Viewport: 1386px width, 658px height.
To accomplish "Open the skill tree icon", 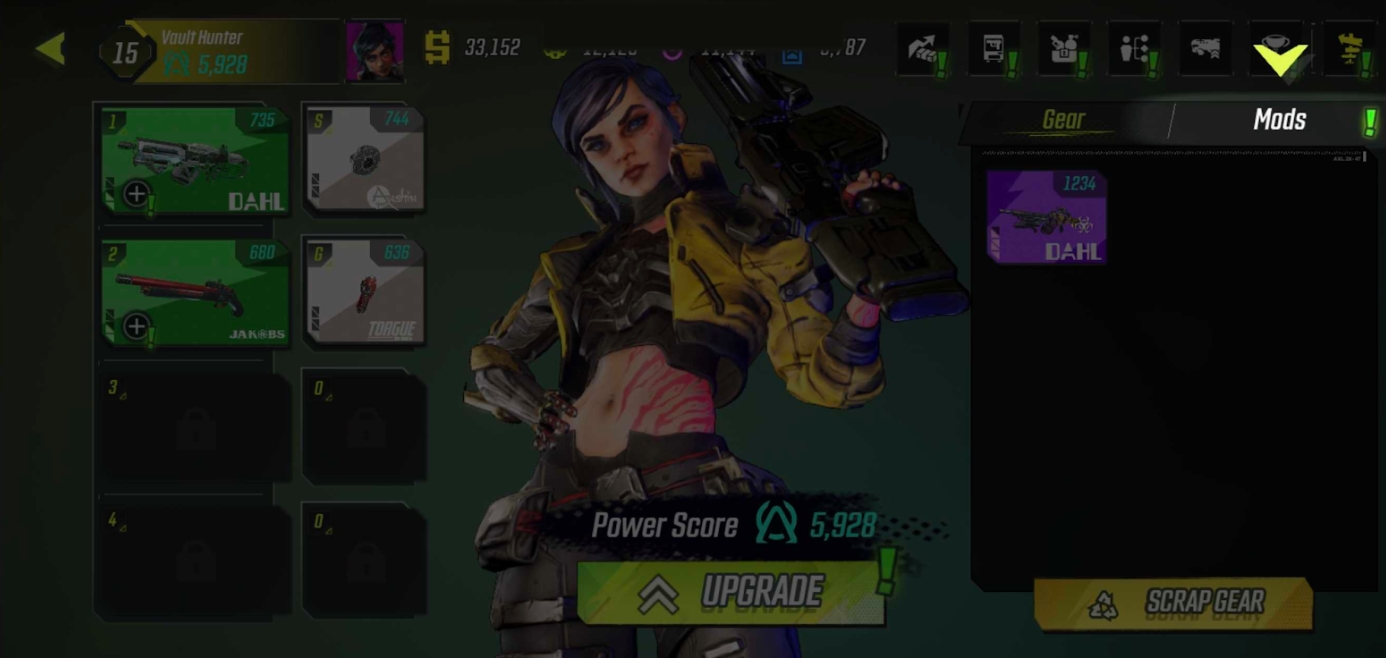I will tap(1134, 49).
